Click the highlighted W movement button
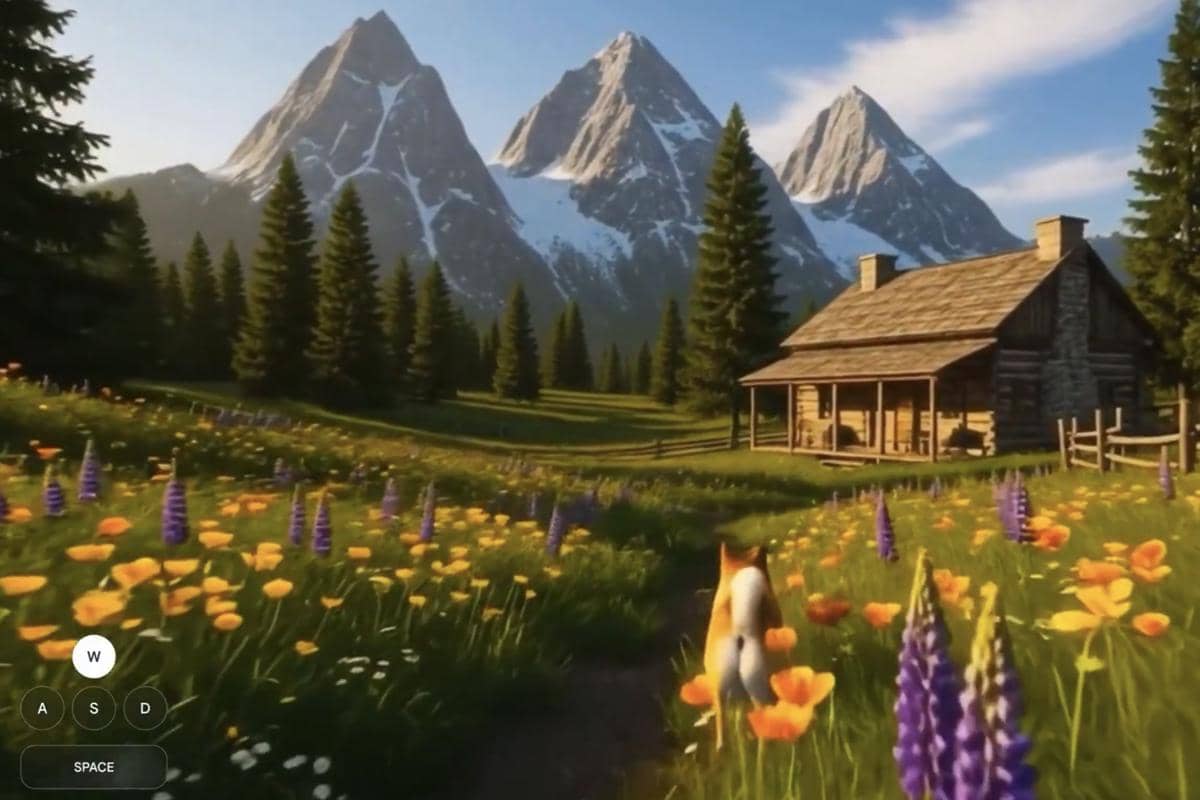 coord(94,657)
